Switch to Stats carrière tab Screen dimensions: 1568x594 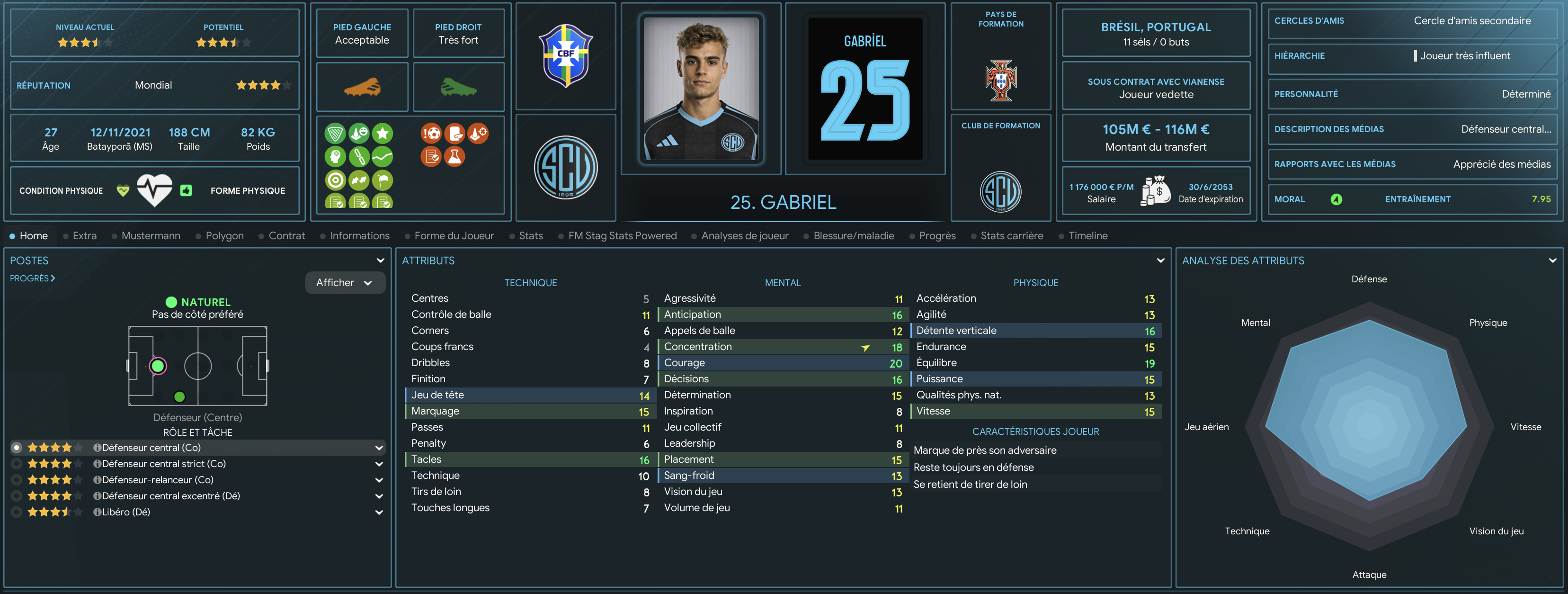tap(1011, 236)
